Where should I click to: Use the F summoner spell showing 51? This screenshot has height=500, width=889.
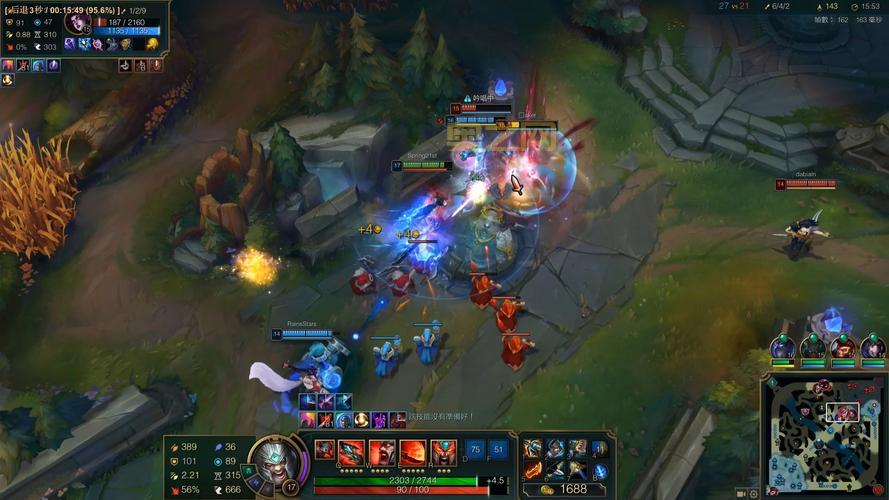click(x=498, y=450)
